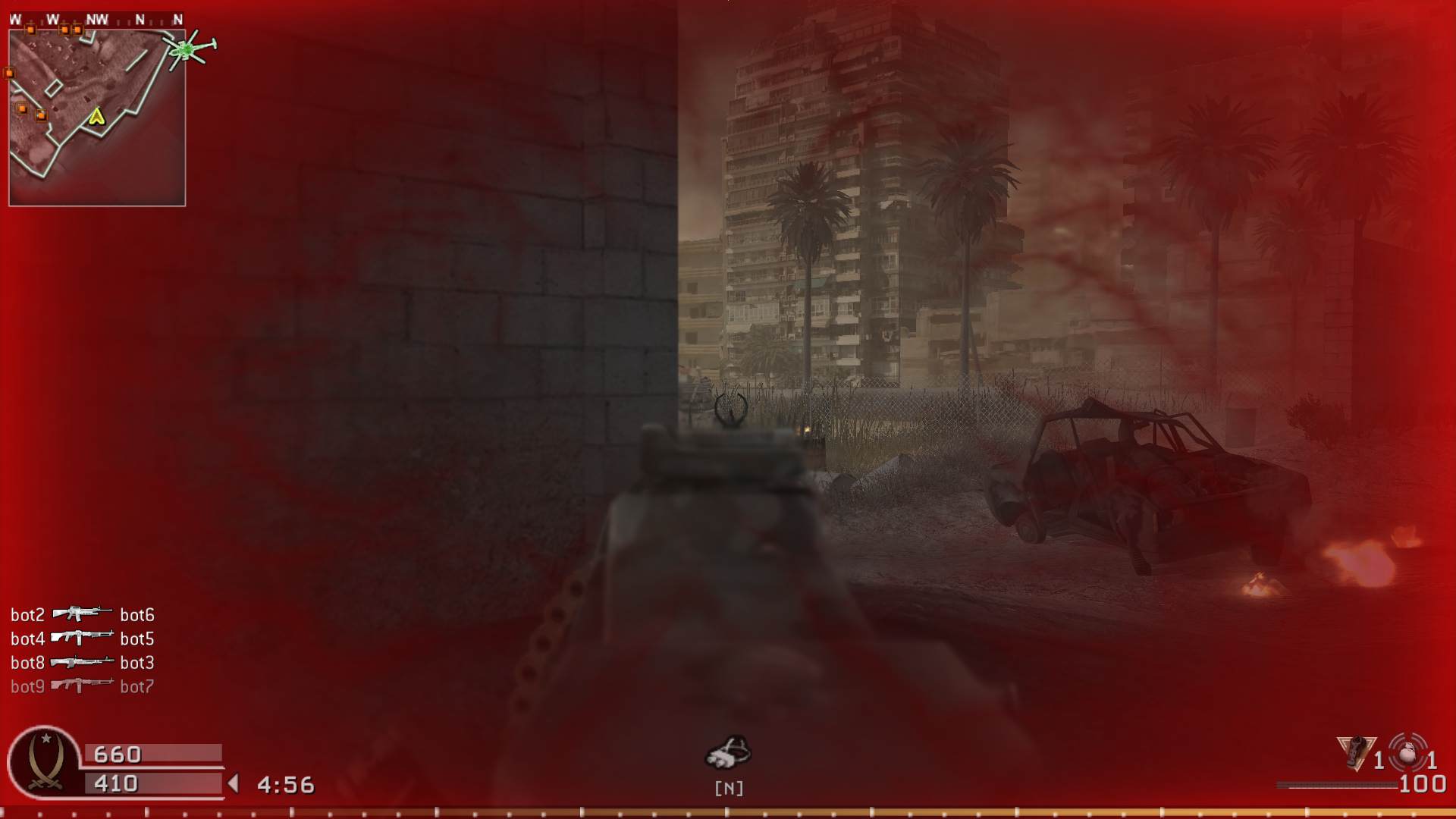
Task: Click the weapon icon between bot4 and bot5
Action: coord(81,637)
